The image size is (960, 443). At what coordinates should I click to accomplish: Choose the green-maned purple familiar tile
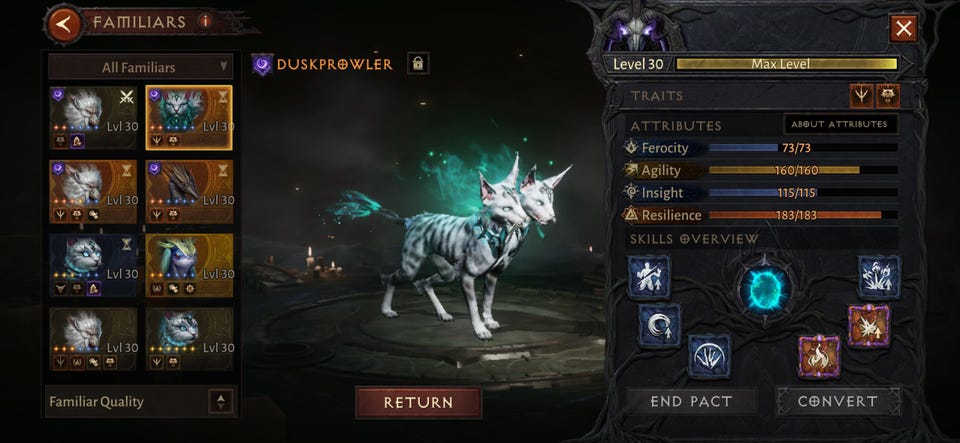(189, 267)
